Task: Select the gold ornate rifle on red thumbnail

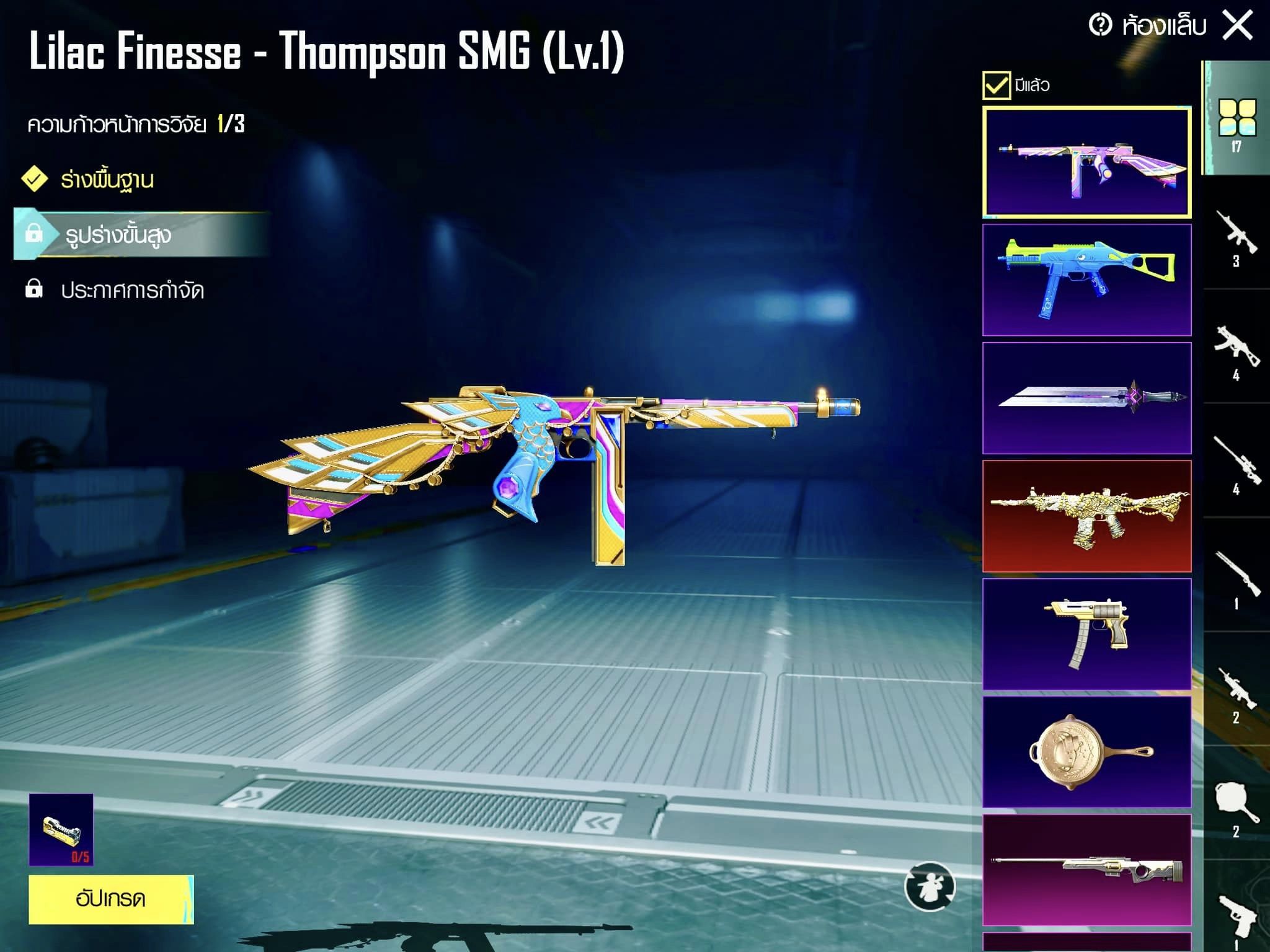Action: tap(1086, 516)
